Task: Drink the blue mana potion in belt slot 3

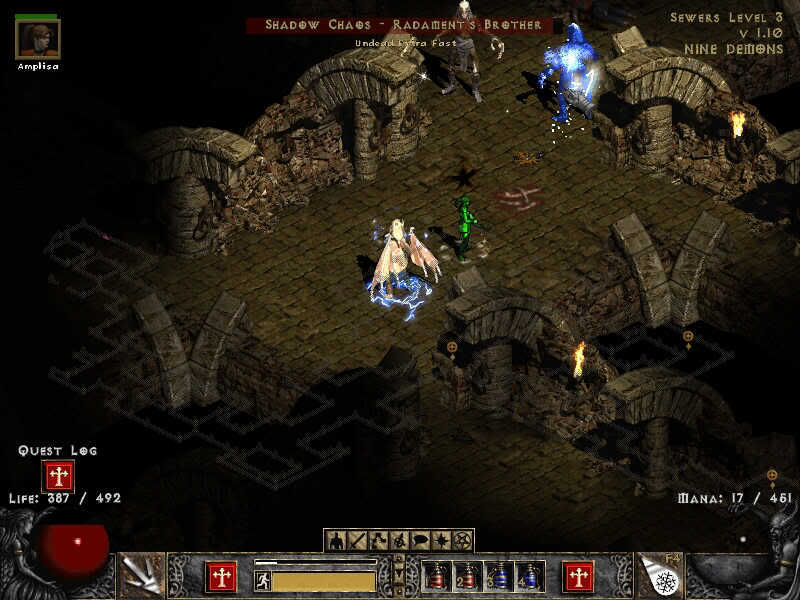Action: point(497,577)
